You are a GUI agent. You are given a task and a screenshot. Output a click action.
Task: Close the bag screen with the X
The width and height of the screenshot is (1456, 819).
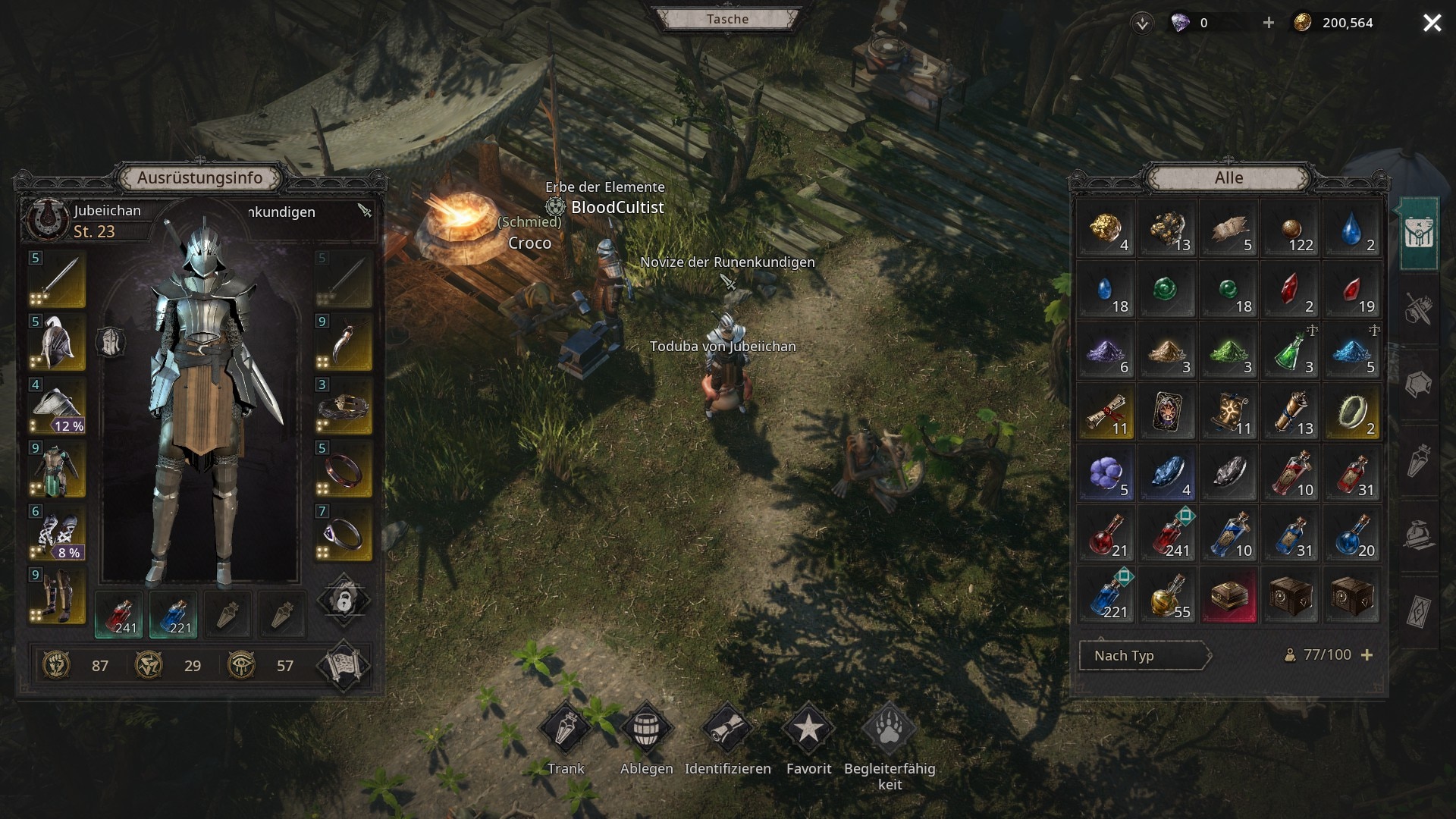1432,23
